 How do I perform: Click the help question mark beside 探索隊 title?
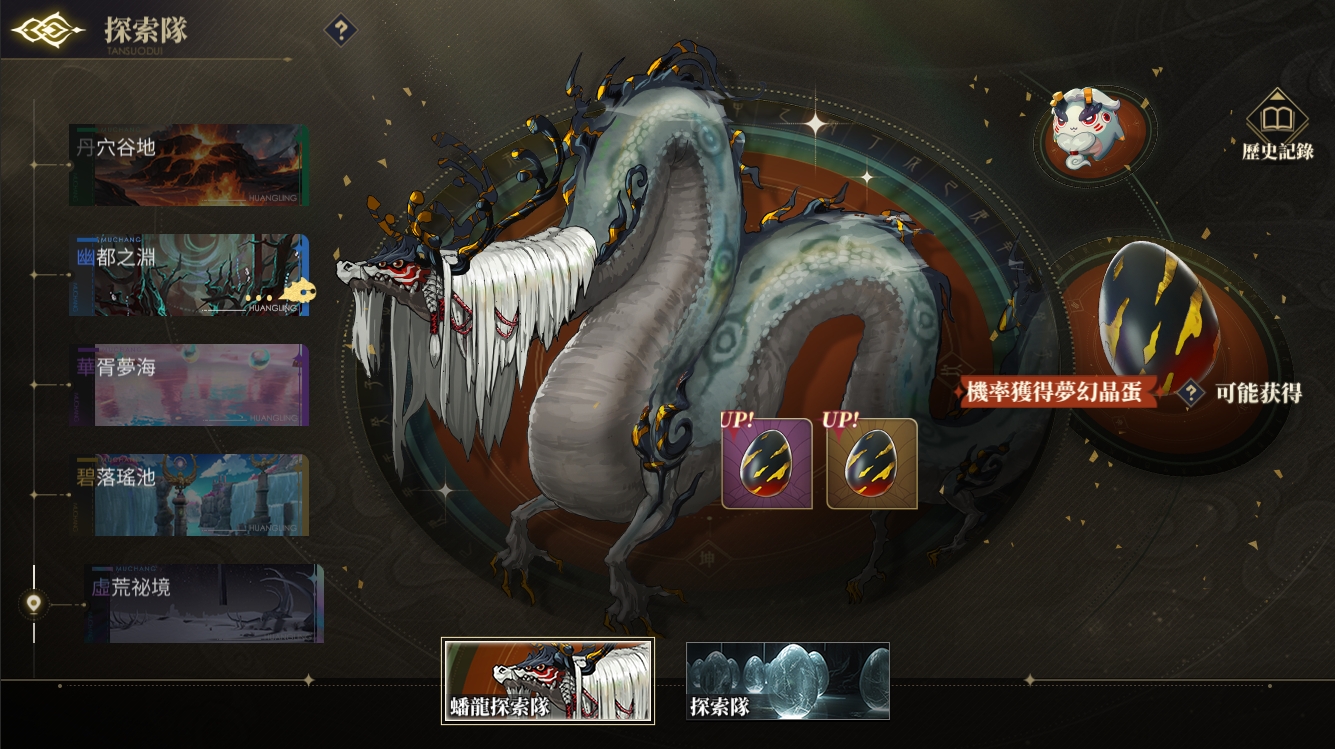(341, 30)
